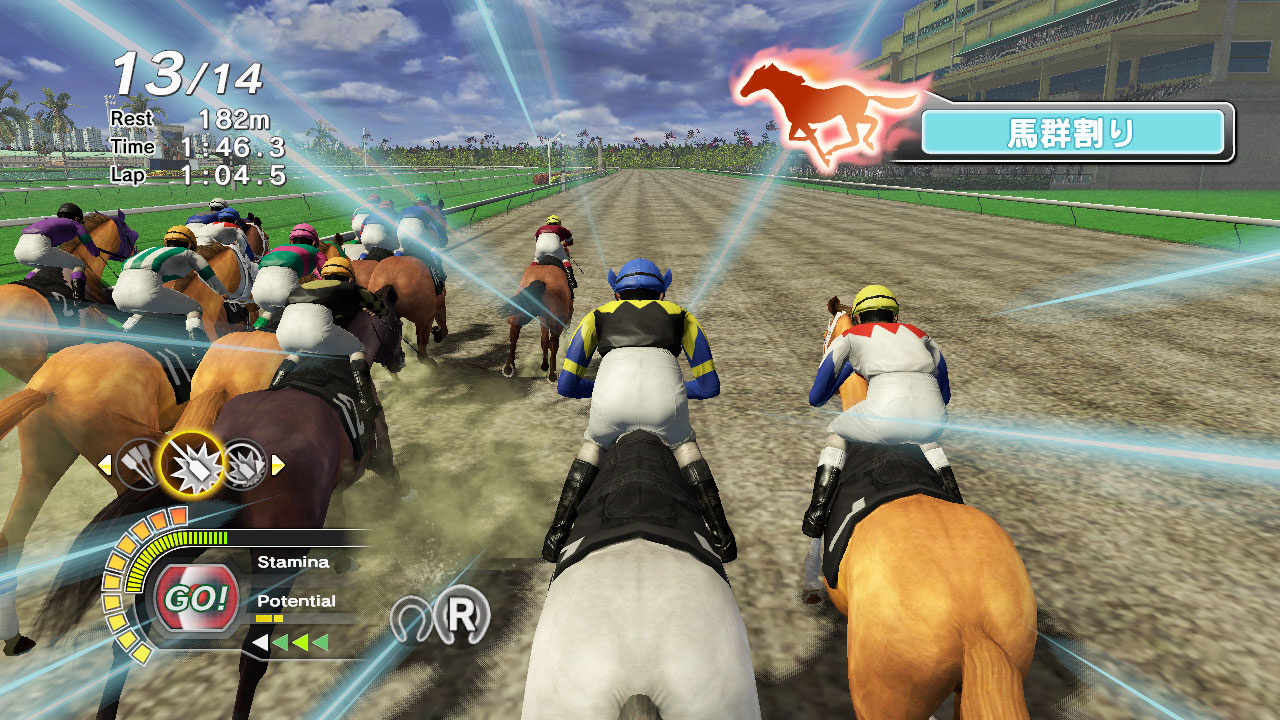
Task: Click the right arrow of the skill selector
Action: [277, 463]
